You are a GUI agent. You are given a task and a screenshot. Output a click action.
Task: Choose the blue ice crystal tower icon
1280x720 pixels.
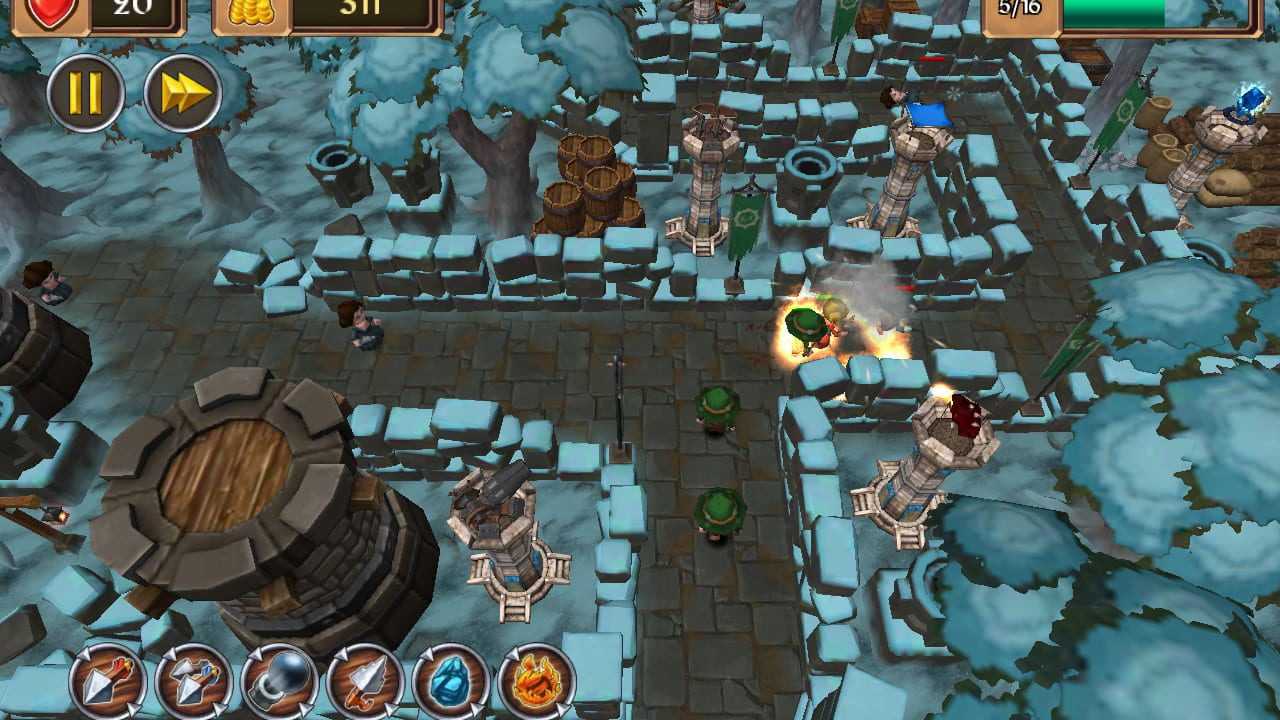(451, 682)
